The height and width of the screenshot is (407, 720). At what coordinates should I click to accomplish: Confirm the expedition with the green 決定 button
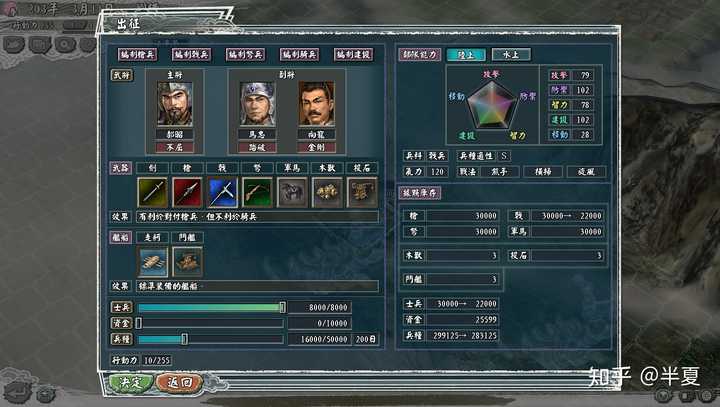click(x=130, y=382)
